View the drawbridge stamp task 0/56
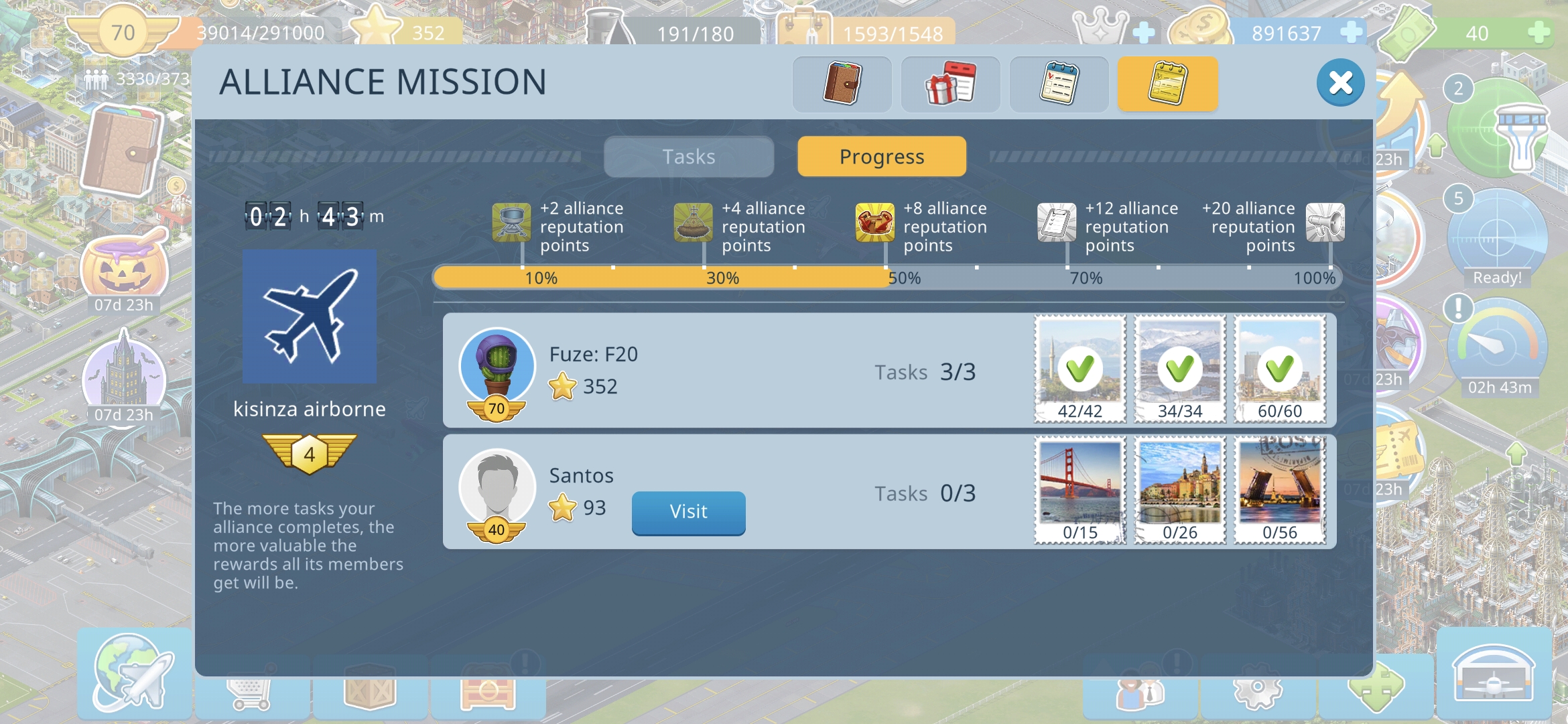 (x=1280, y=490)
